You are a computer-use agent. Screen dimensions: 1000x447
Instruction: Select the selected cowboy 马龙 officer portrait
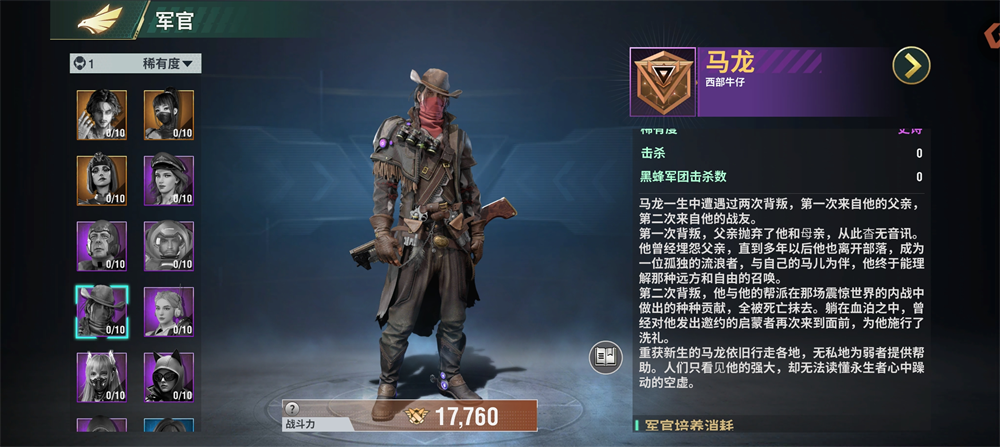pyautogui.click(x=101, y=311)
